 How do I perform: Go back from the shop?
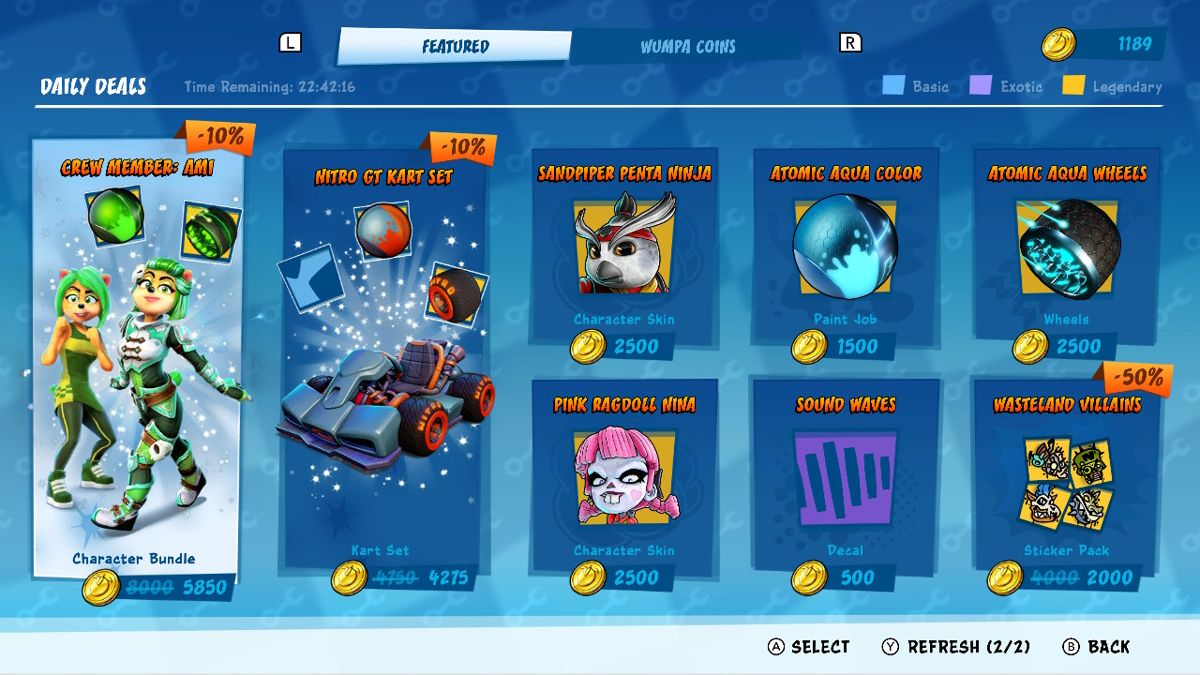click(1096, 647)
